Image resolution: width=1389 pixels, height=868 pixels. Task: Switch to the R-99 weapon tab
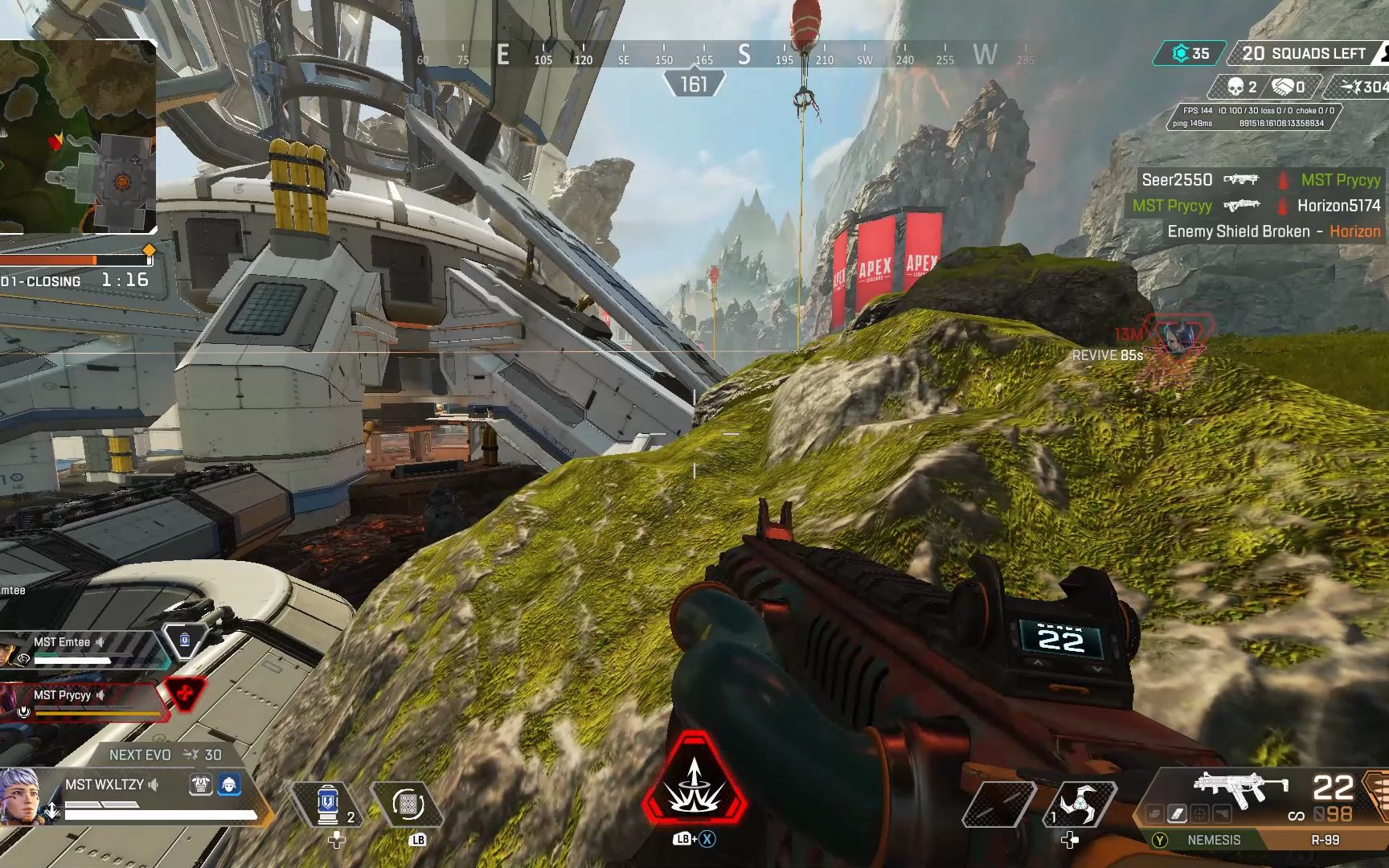[1325, 840]
